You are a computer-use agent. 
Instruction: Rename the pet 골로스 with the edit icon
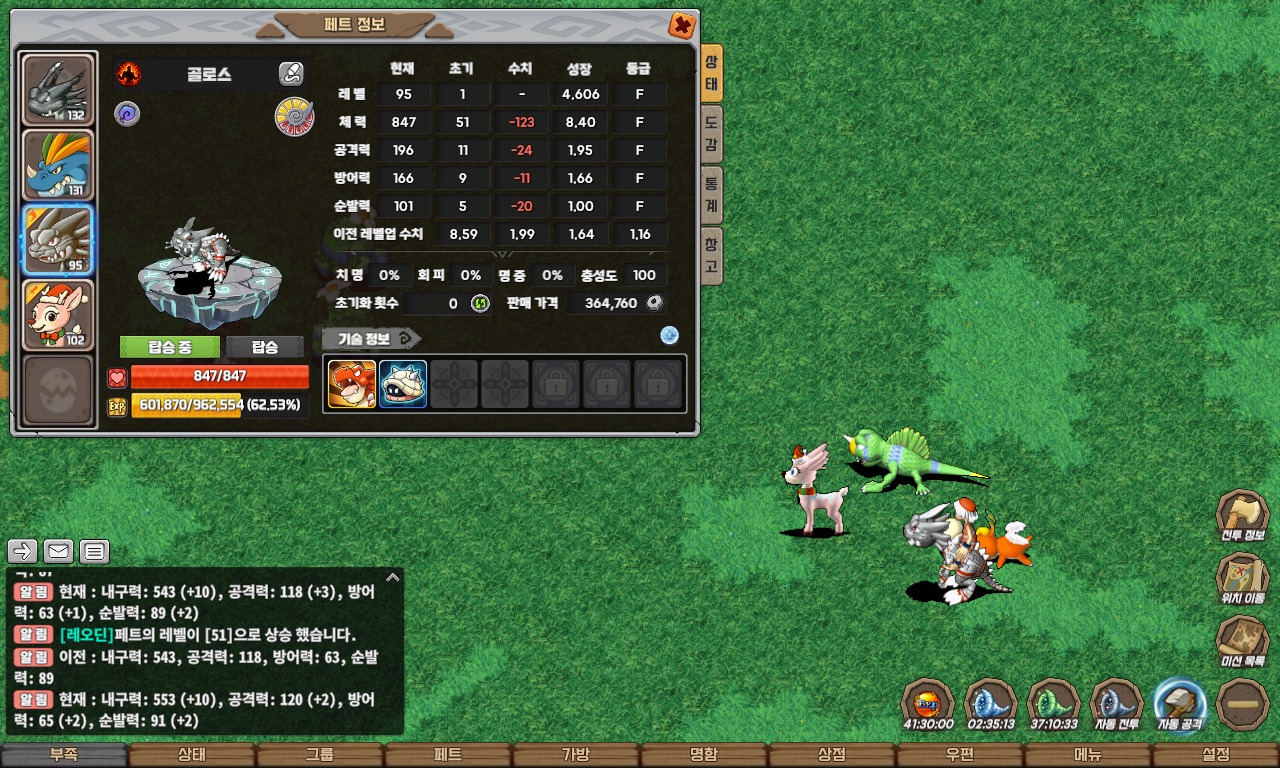[x=291, y=73]
